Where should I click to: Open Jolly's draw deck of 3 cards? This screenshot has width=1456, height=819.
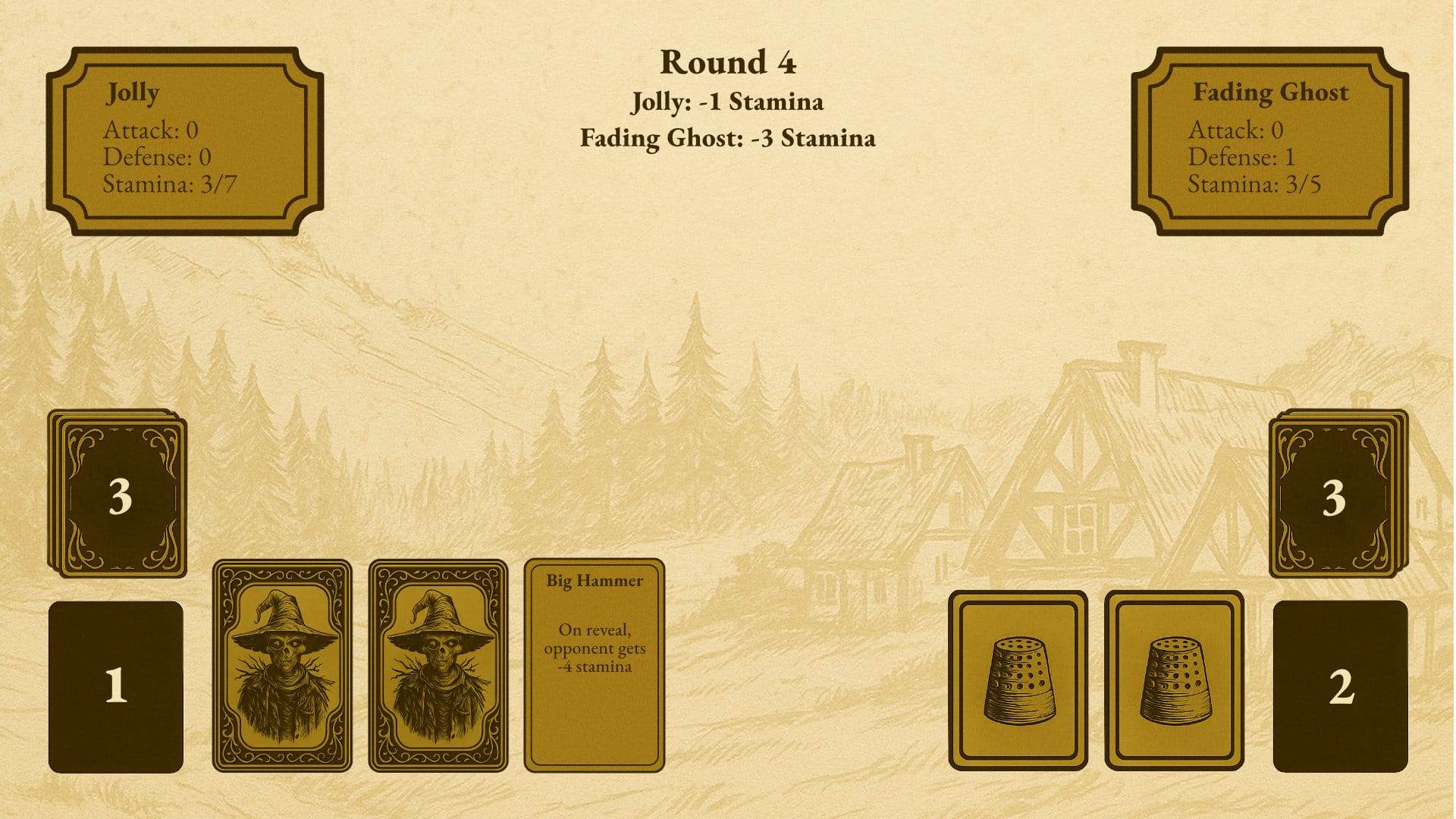(x=118, y=494)
